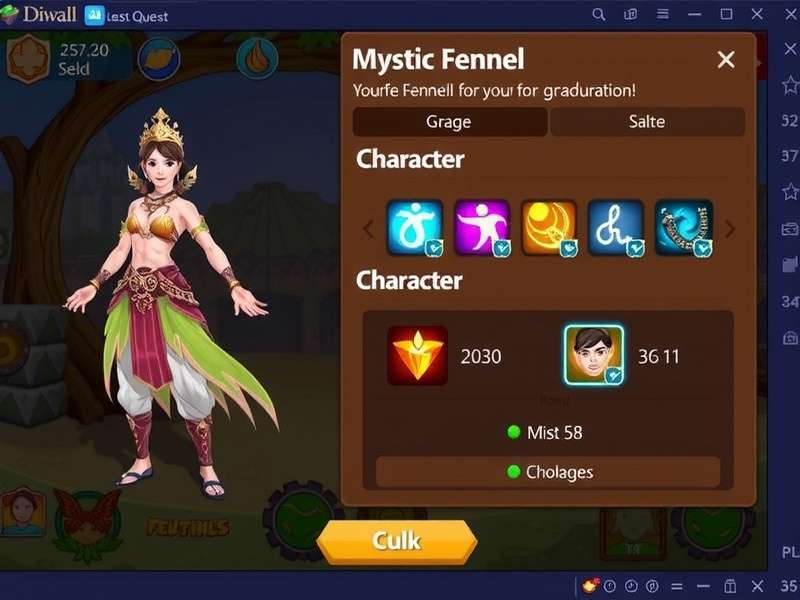Viewport: 800px width, 600px height.
Task: Select the cyan swirl skill icon
Action: coord(415,228)
